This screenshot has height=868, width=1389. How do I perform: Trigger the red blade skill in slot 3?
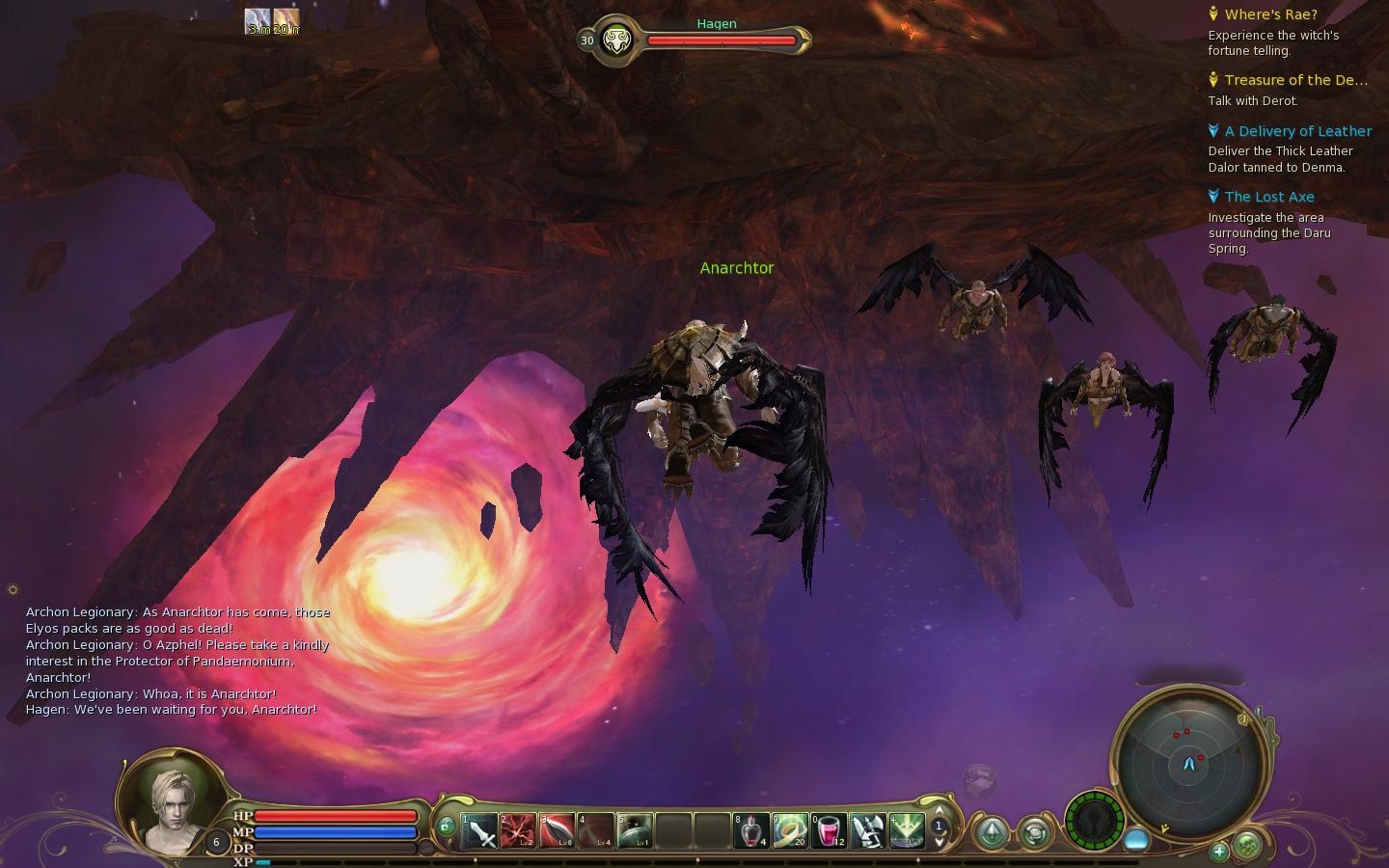coord(557,830)
